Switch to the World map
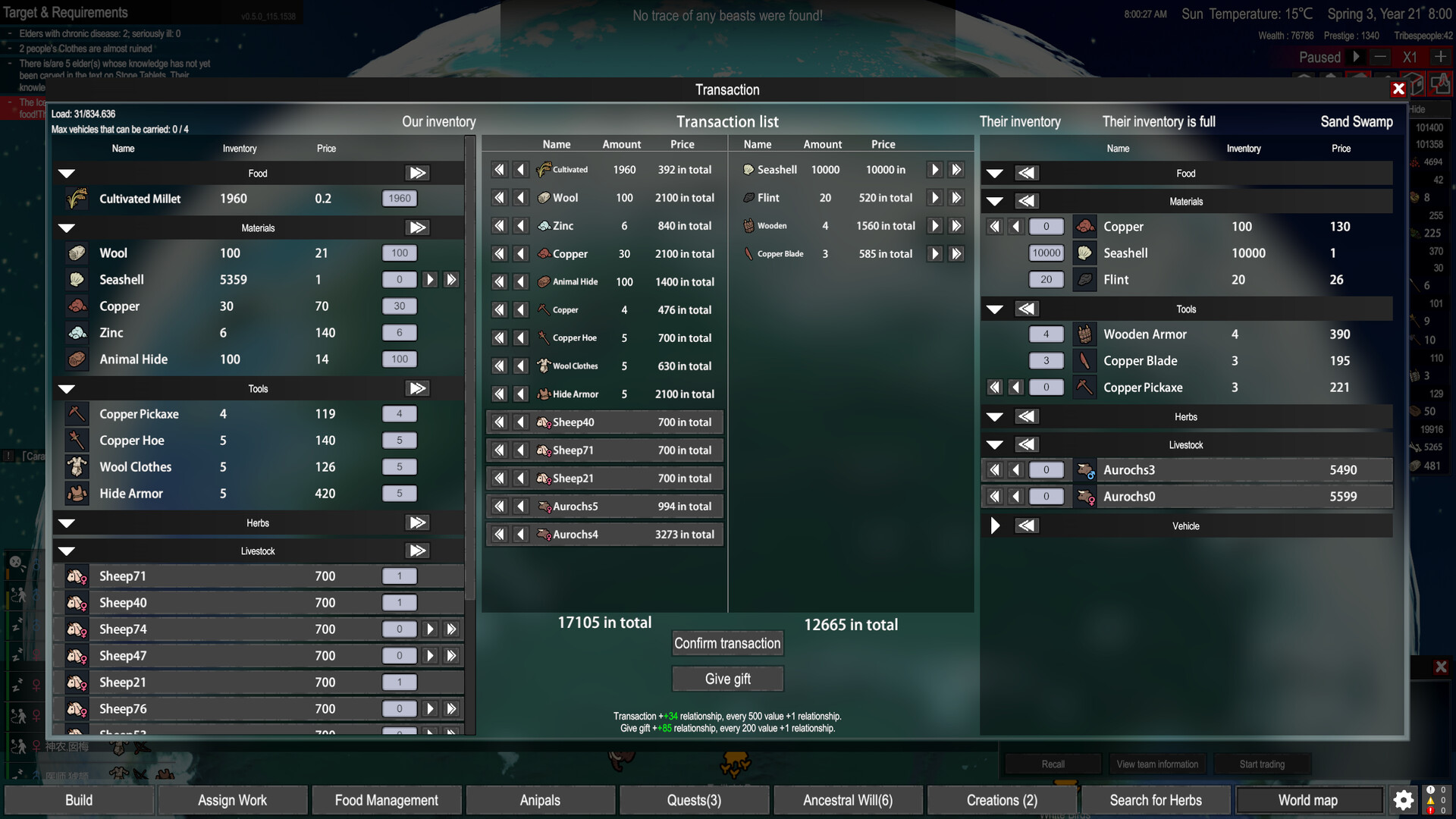Image resolution: width=1456 pixels, height=819 pixels. [1308, 800]
